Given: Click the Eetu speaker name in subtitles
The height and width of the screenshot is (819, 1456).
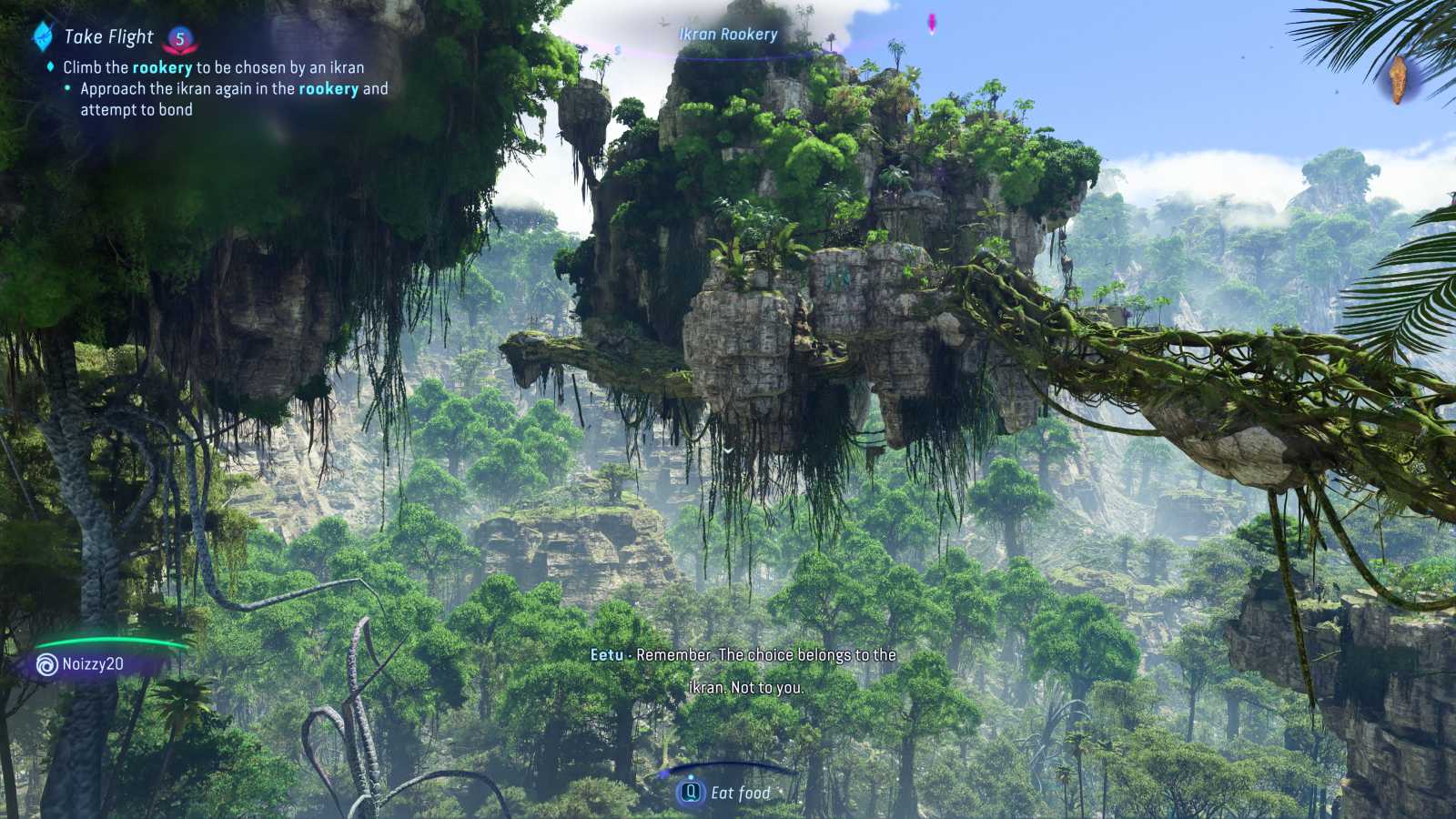Looking at the screenshot, I should pyautogui.click(x=608, y=655).
